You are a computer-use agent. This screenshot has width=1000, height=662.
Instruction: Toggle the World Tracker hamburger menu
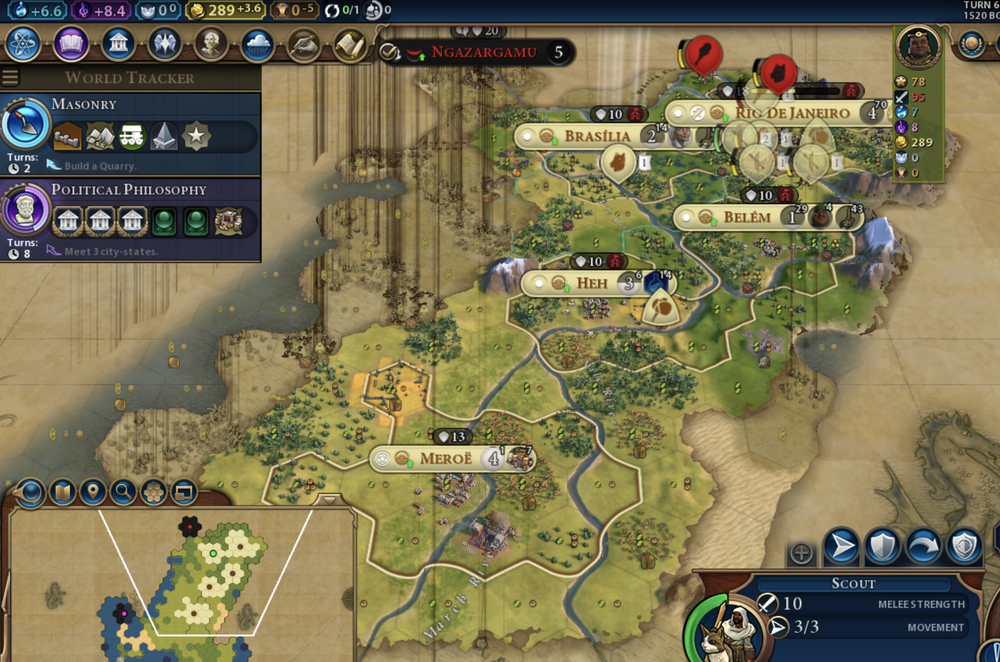[x=11, y=78]
